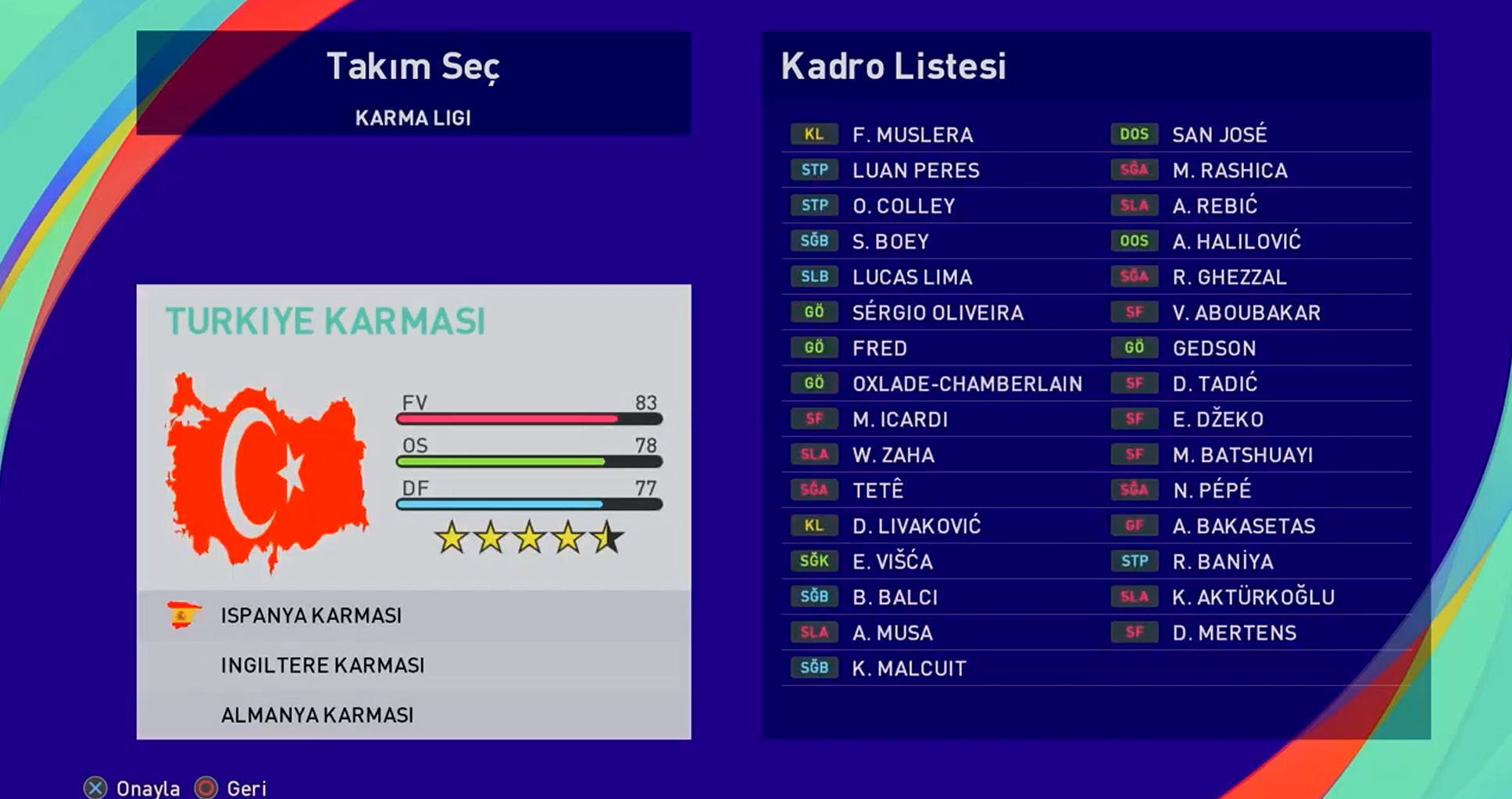Select E. Džeko's roster entry
Image resolution: width=1512 pixels, height=799 pixels.
tap(1217, 420)
